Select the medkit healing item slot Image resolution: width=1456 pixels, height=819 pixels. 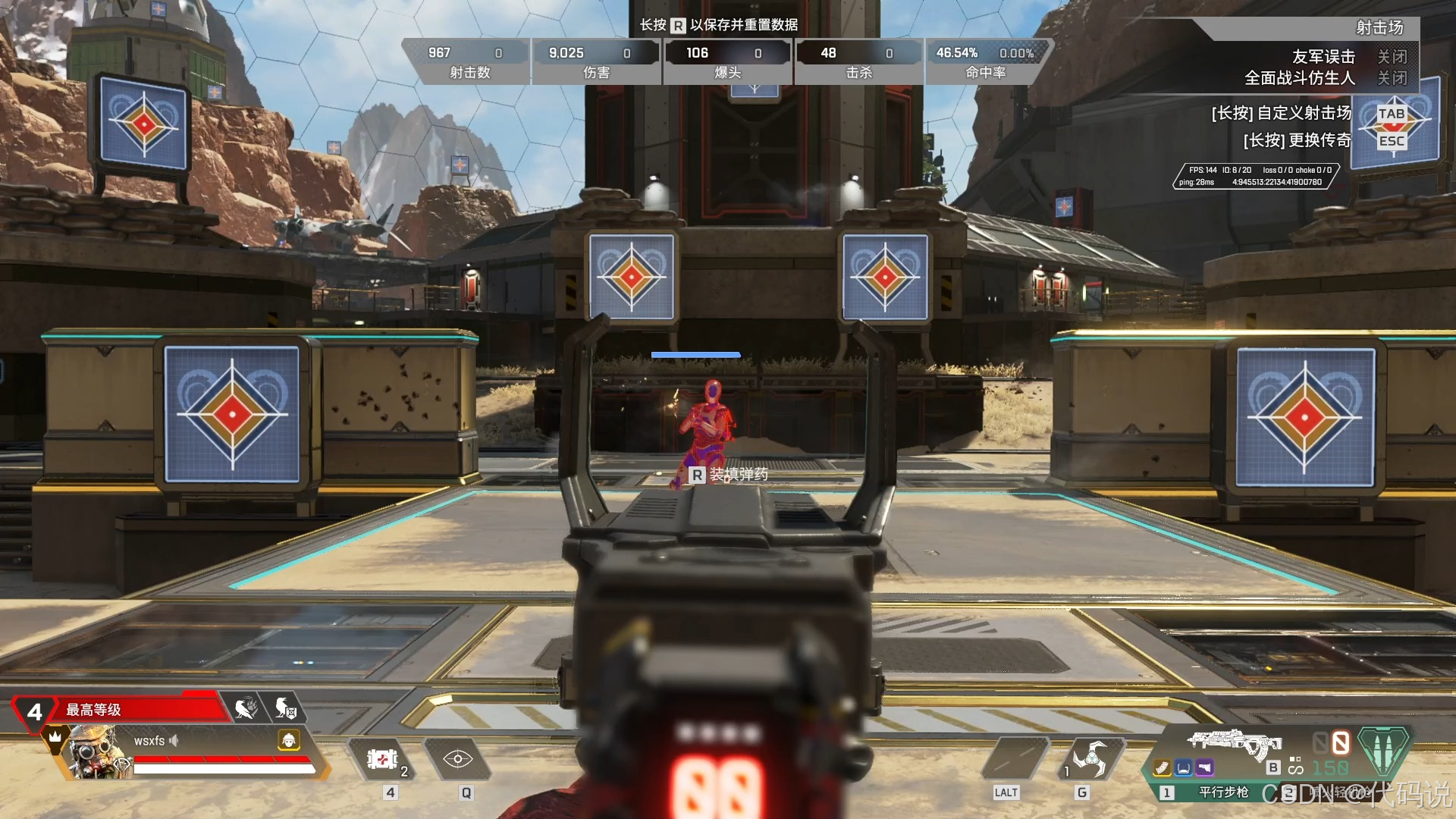(383, 759)
